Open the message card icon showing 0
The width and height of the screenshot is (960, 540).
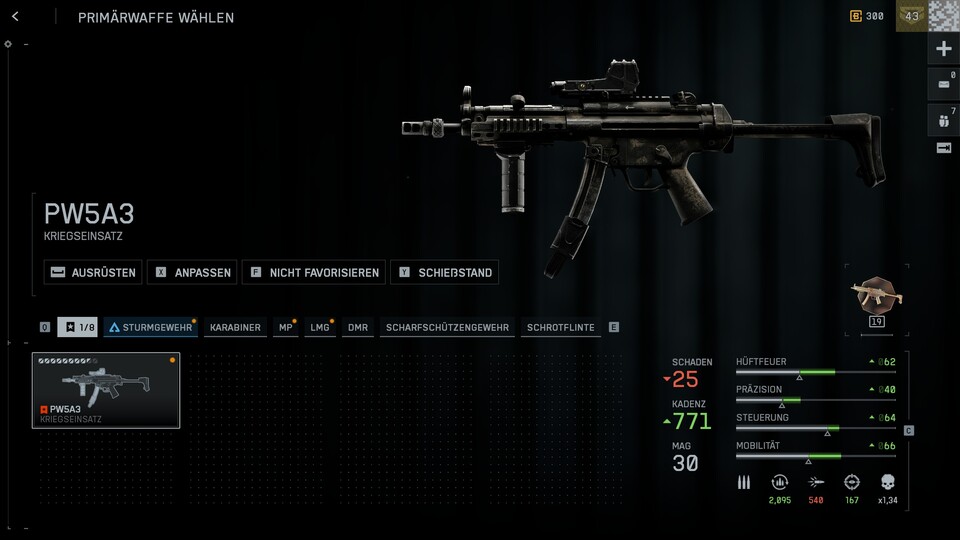(943, 84)
